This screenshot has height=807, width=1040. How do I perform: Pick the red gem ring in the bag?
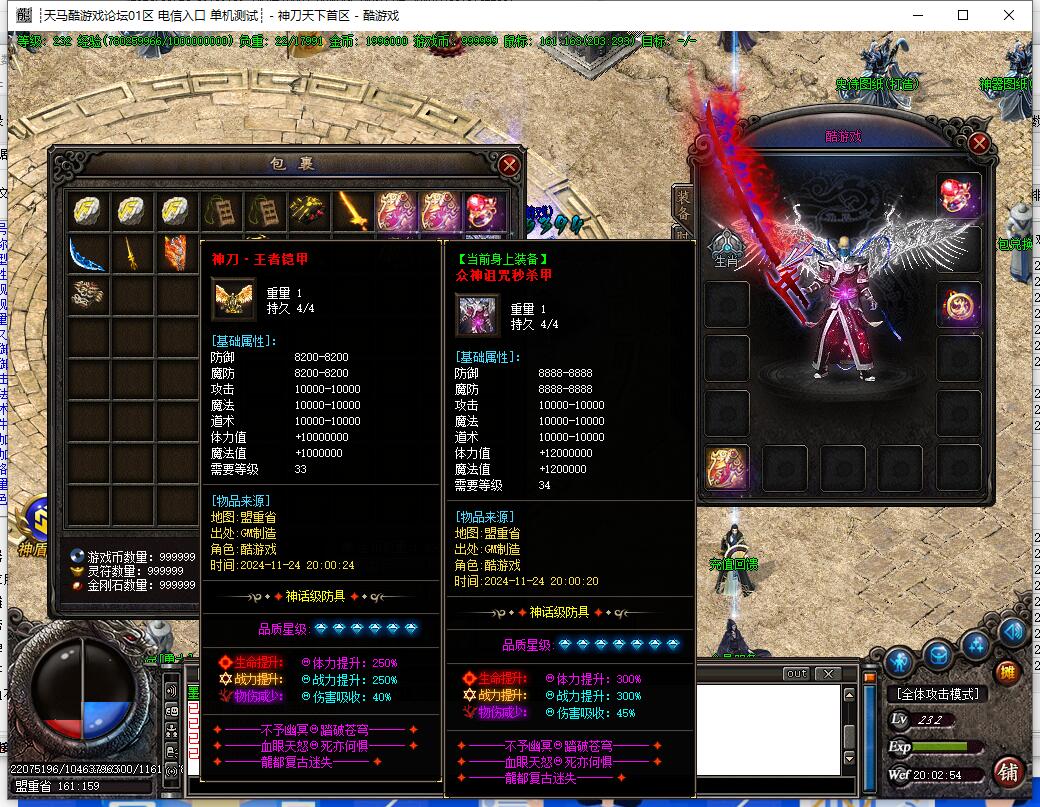(x=481, y=210)
